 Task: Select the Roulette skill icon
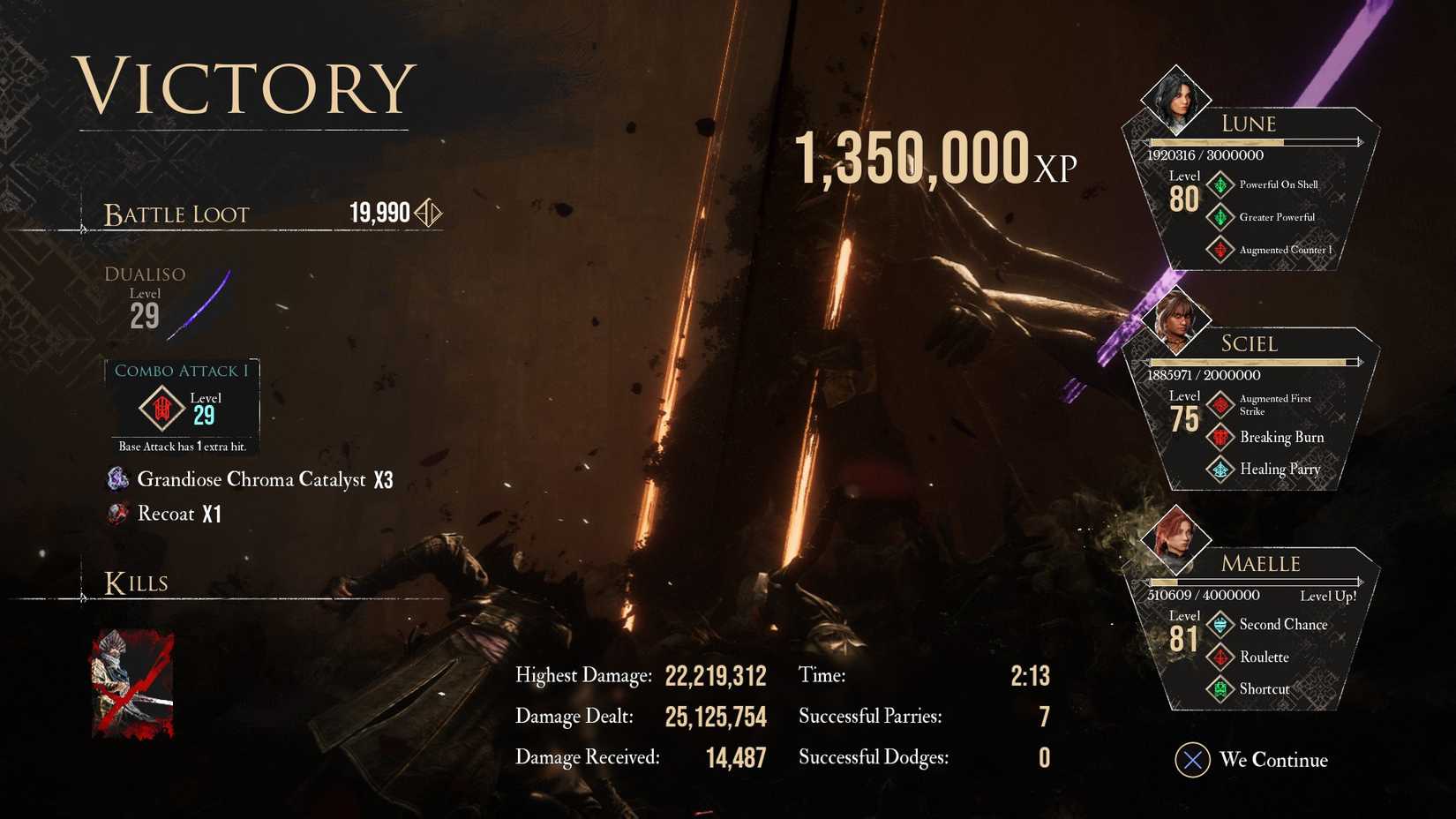point(1221,657)
